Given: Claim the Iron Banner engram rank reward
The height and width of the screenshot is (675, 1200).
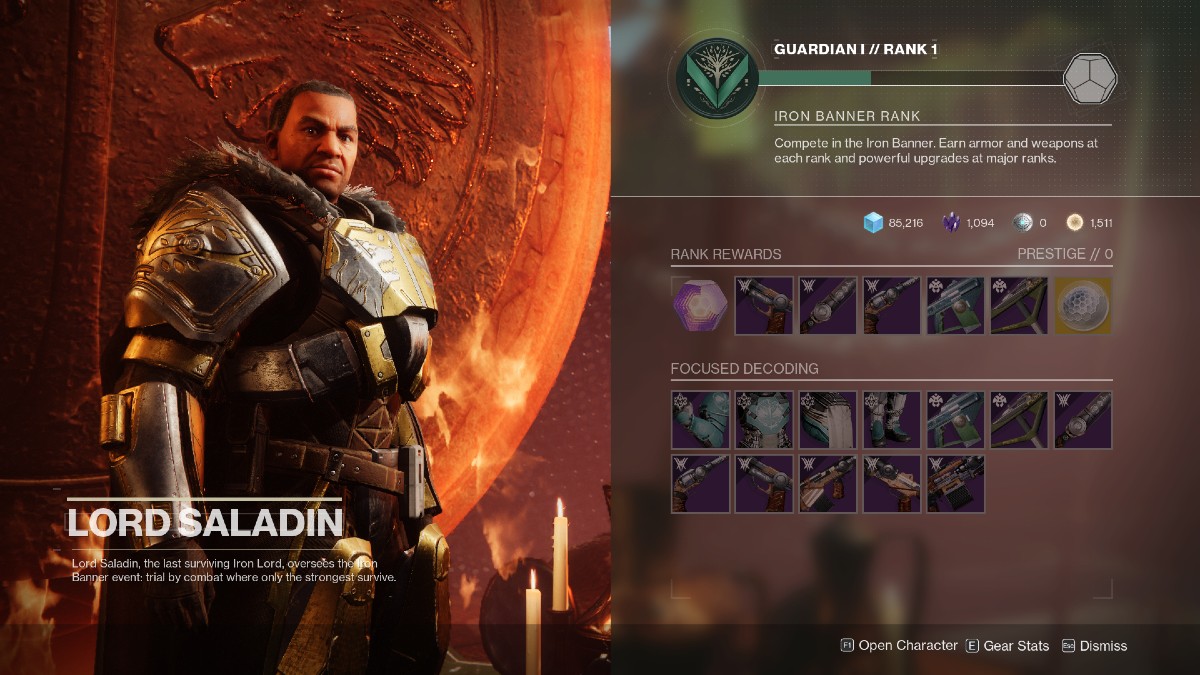Looking at the screenshot, I should 699,305.
